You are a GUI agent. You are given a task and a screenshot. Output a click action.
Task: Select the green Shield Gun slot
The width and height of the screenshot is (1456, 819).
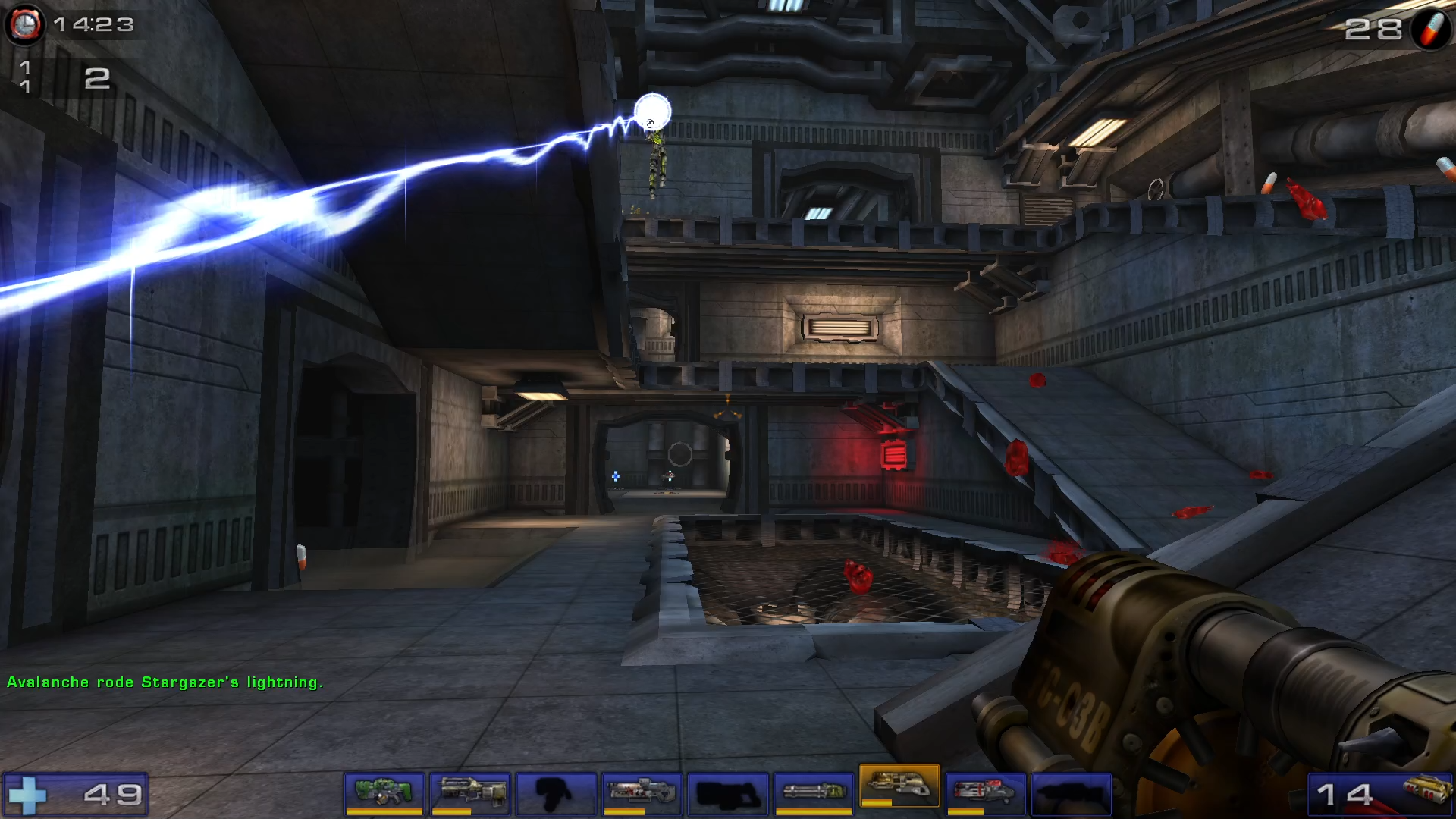(x=384, y=793)
